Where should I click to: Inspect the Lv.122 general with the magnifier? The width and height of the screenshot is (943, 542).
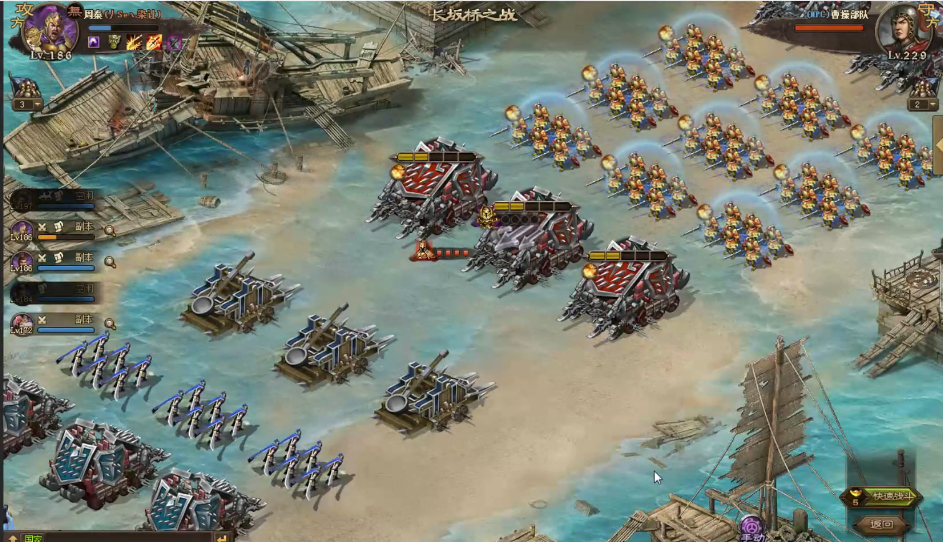click(x=110, y=324)
